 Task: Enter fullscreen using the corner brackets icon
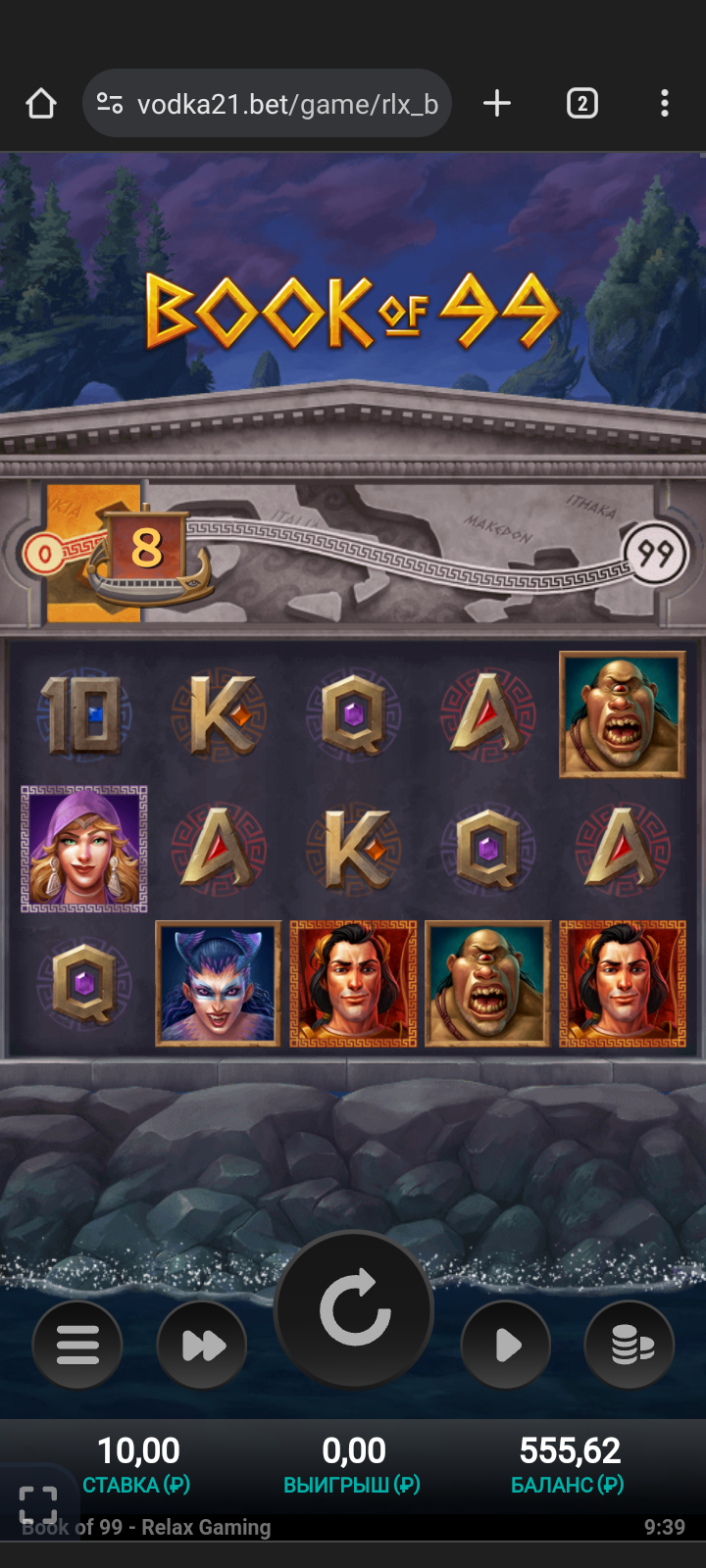tap(38, 1504)
